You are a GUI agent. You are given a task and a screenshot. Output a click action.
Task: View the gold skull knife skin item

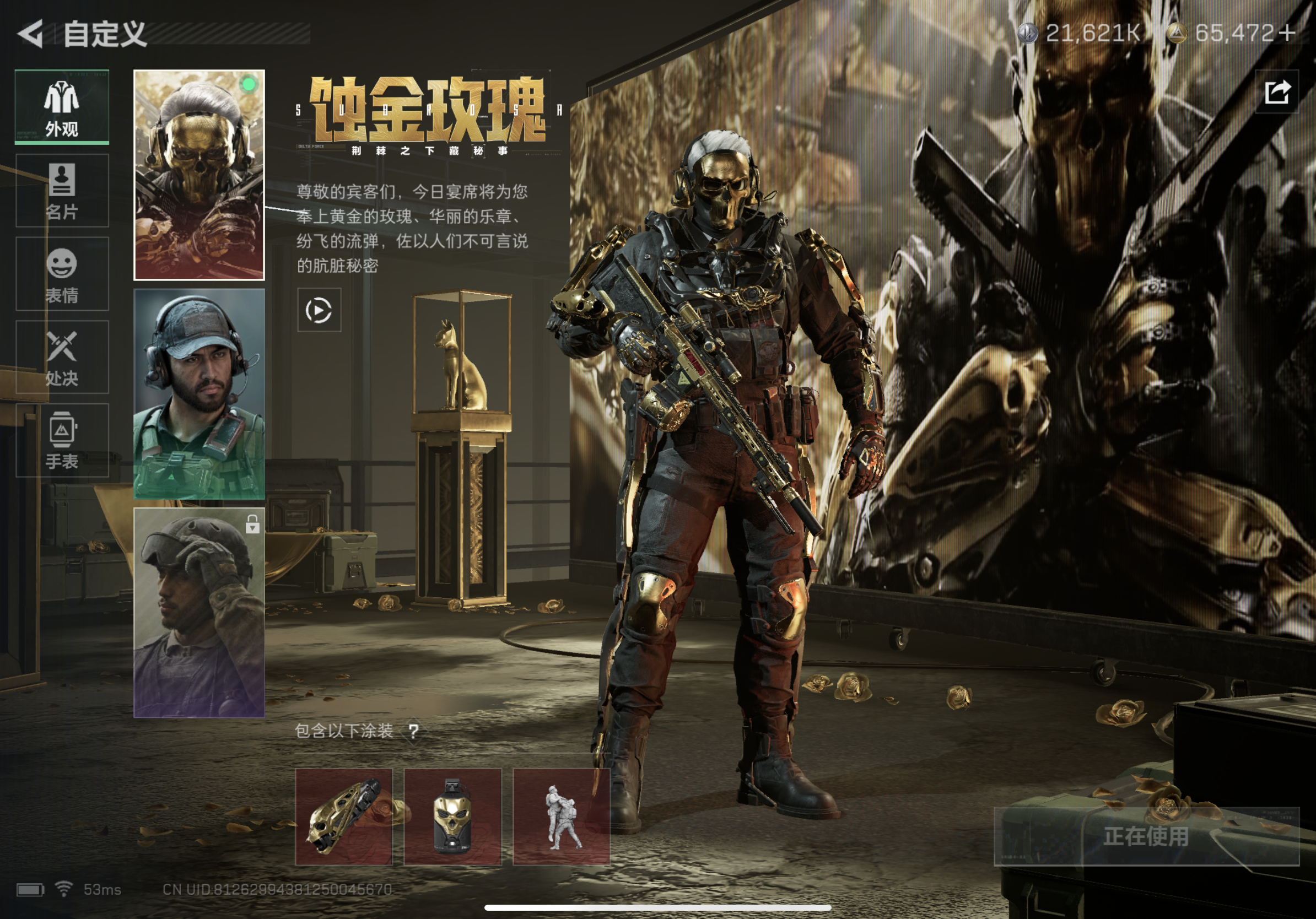click(344, 816)
